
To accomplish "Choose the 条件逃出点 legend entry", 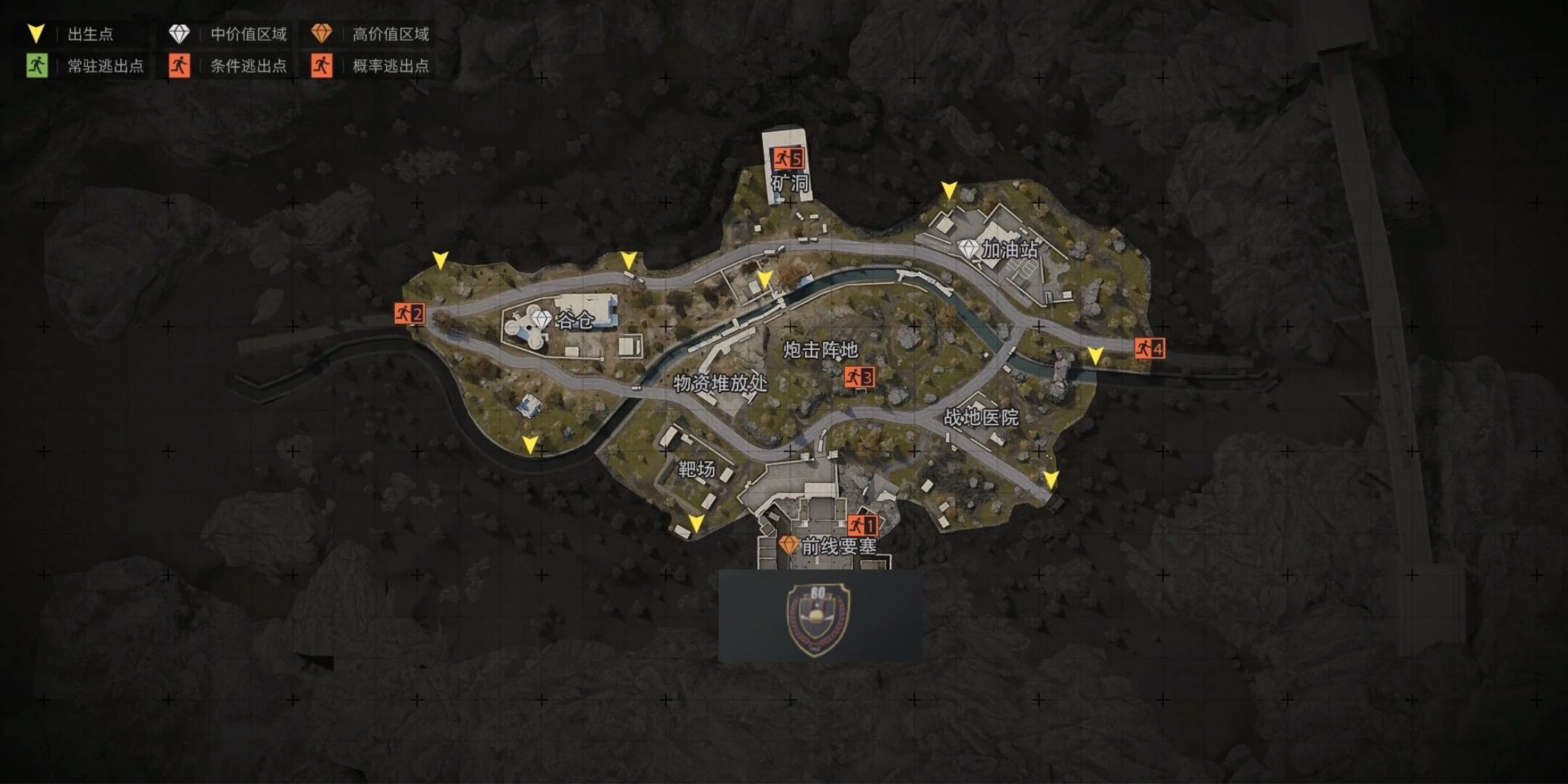I will [228, 66].
